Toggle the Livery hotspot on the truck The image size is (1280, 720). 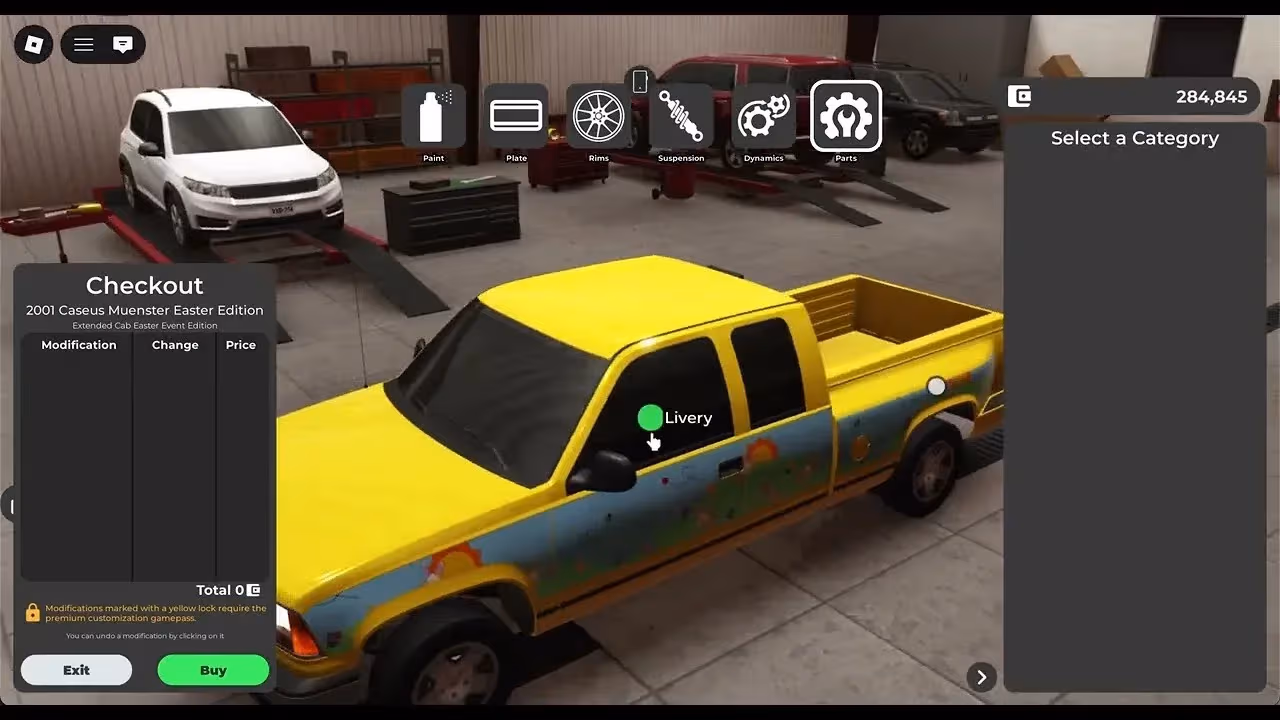pyautogui.click(x=650, y=416)
